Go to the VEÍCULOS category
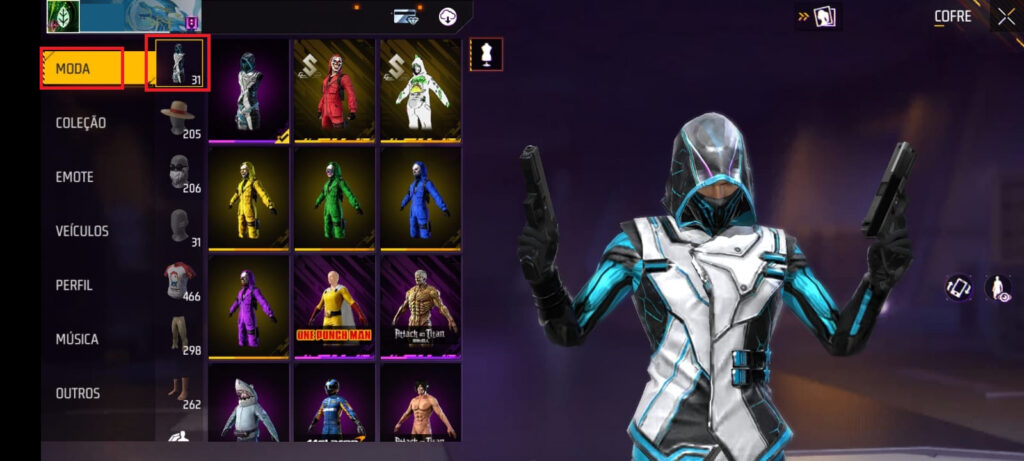 [x=82, y=231]
